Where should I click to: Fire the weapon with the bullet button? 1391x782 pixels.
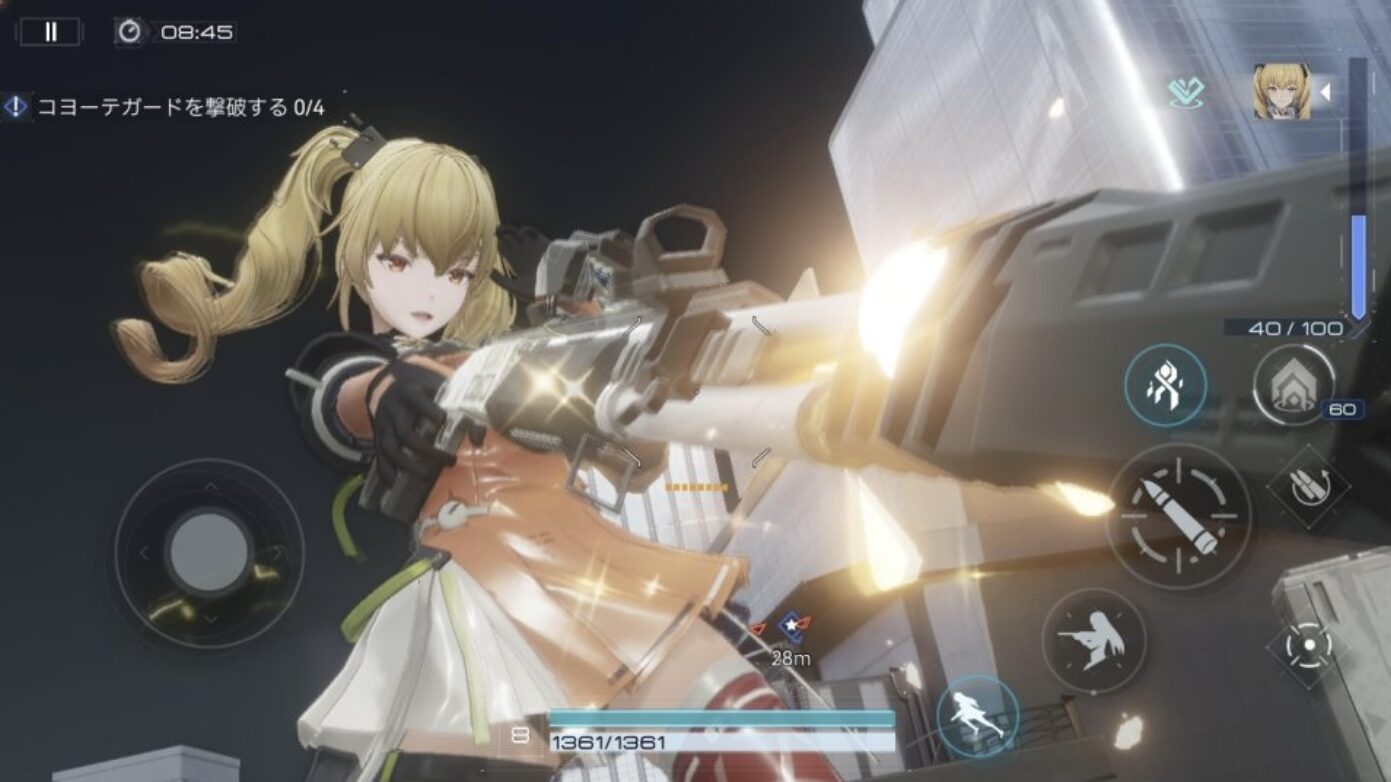tap(1178, 516)
